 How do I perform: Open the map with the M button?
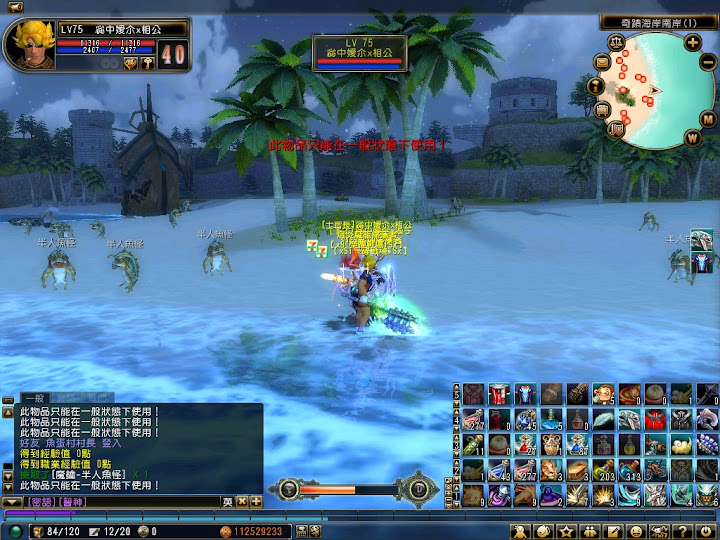(x=706, y=120)
